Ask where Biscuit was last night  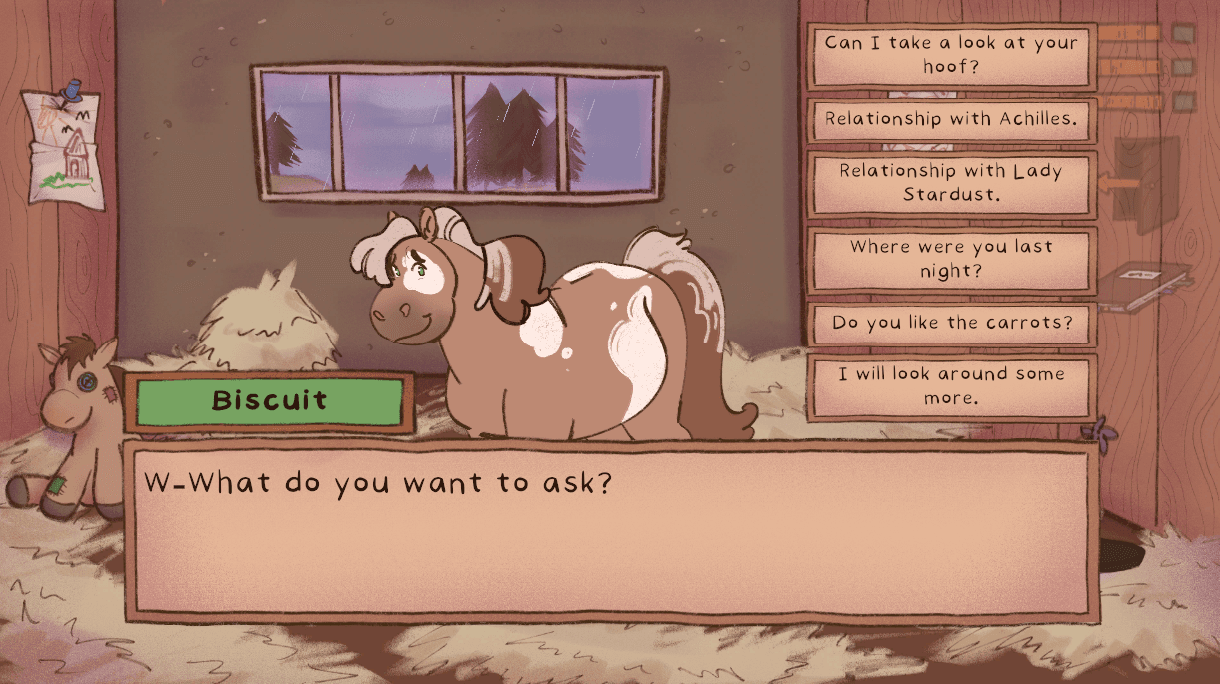[950, 258]
